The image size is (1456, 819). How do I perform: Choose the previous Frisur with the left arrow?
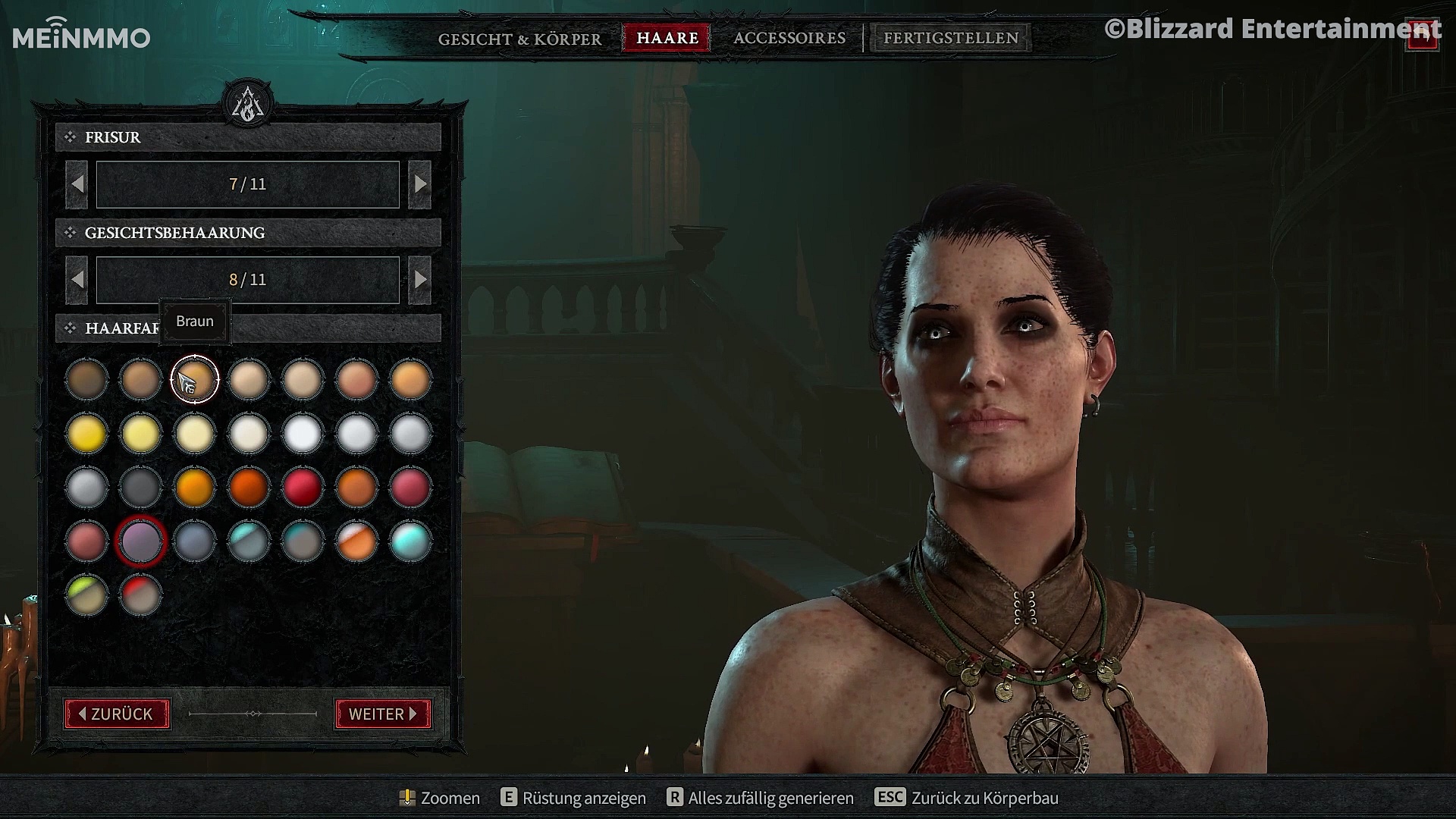coord(77,184)
